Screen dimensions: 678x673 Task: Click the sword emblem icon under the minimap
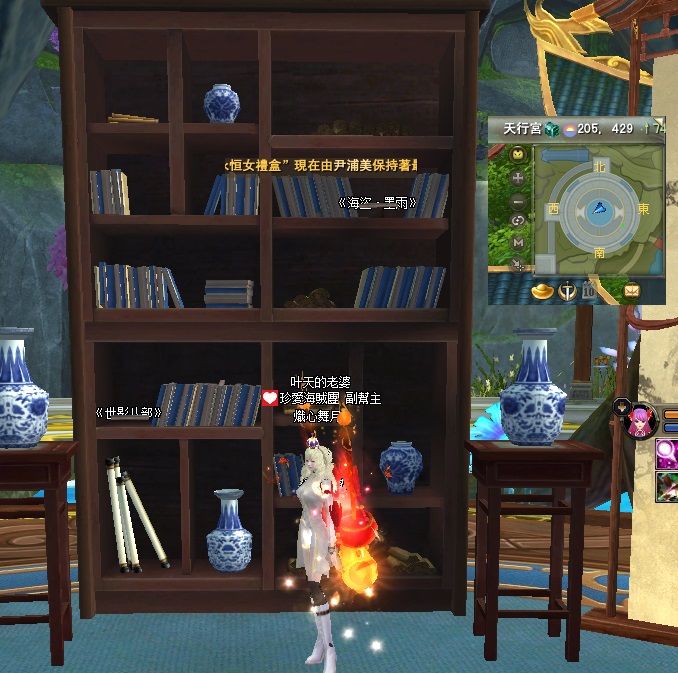(x=566, y=291)
